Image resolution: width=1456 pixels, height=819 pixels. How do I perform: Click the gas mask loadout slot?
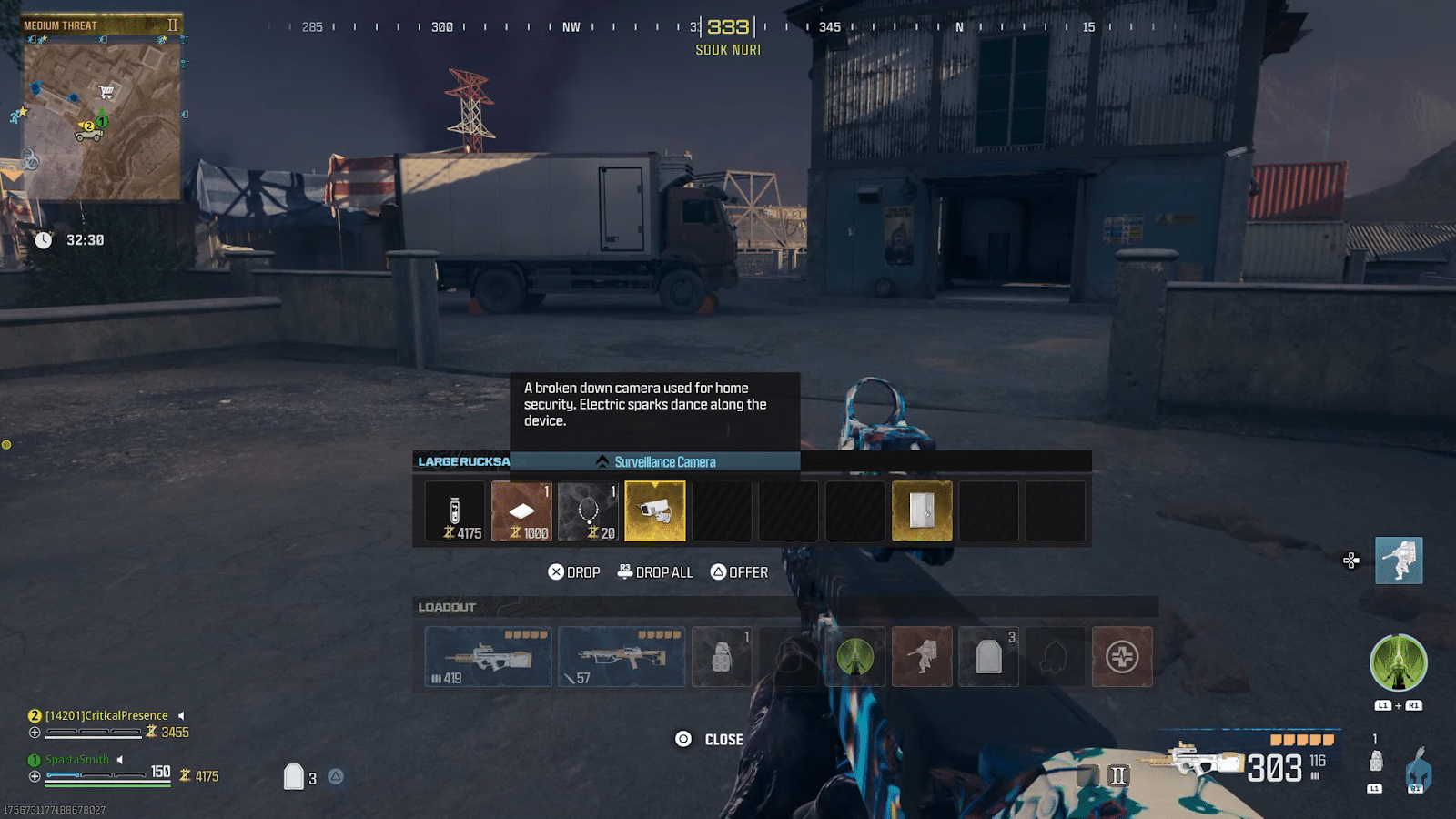[1056, 657]
